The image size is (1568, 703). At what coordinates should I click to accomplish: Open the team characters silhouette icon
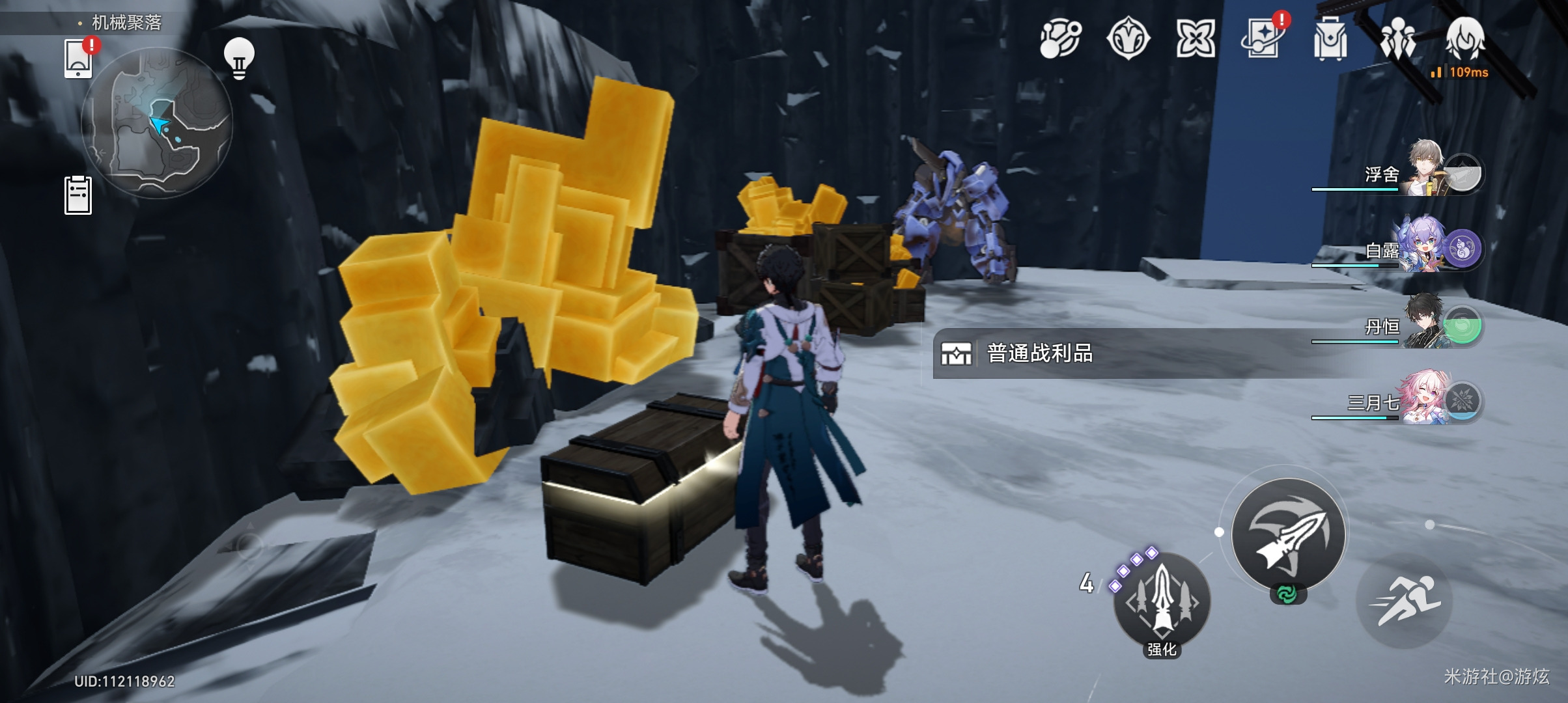tap(1397, 39)
